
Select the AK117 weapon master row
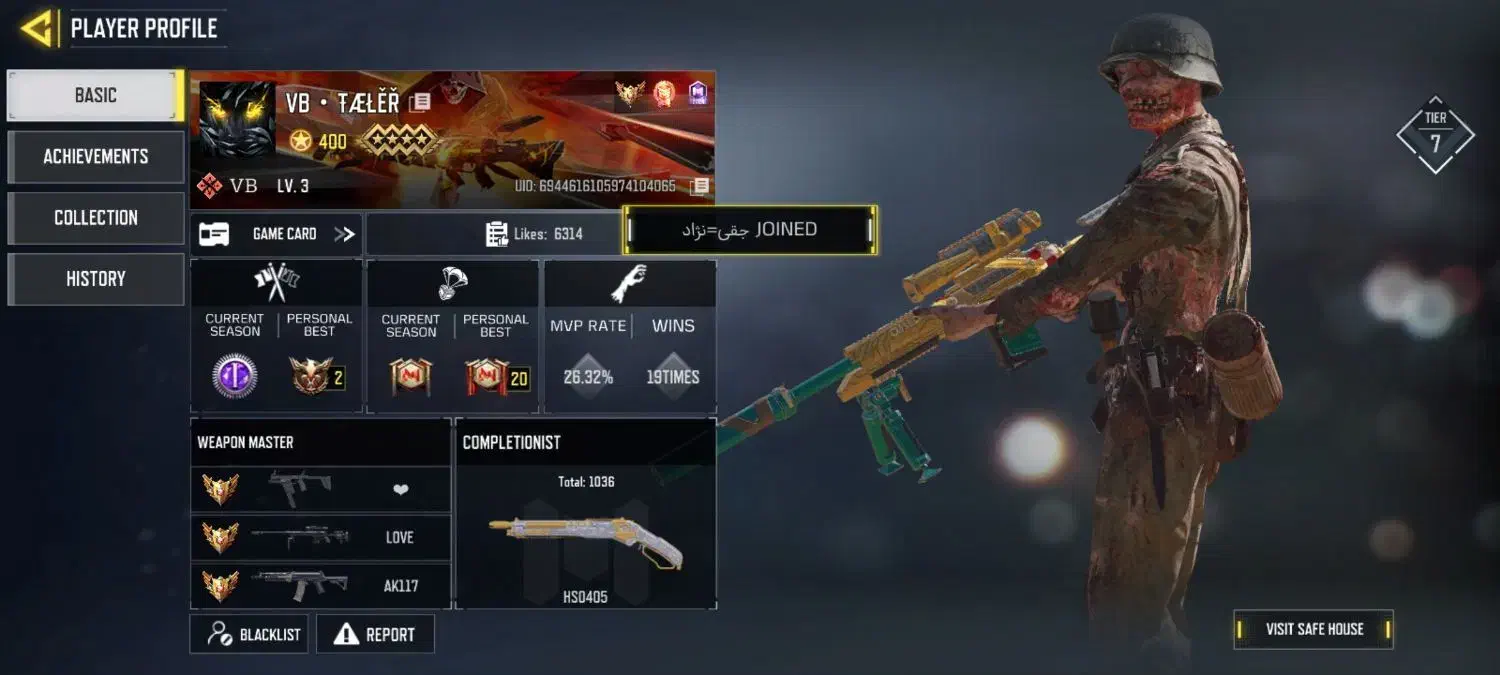320,586
